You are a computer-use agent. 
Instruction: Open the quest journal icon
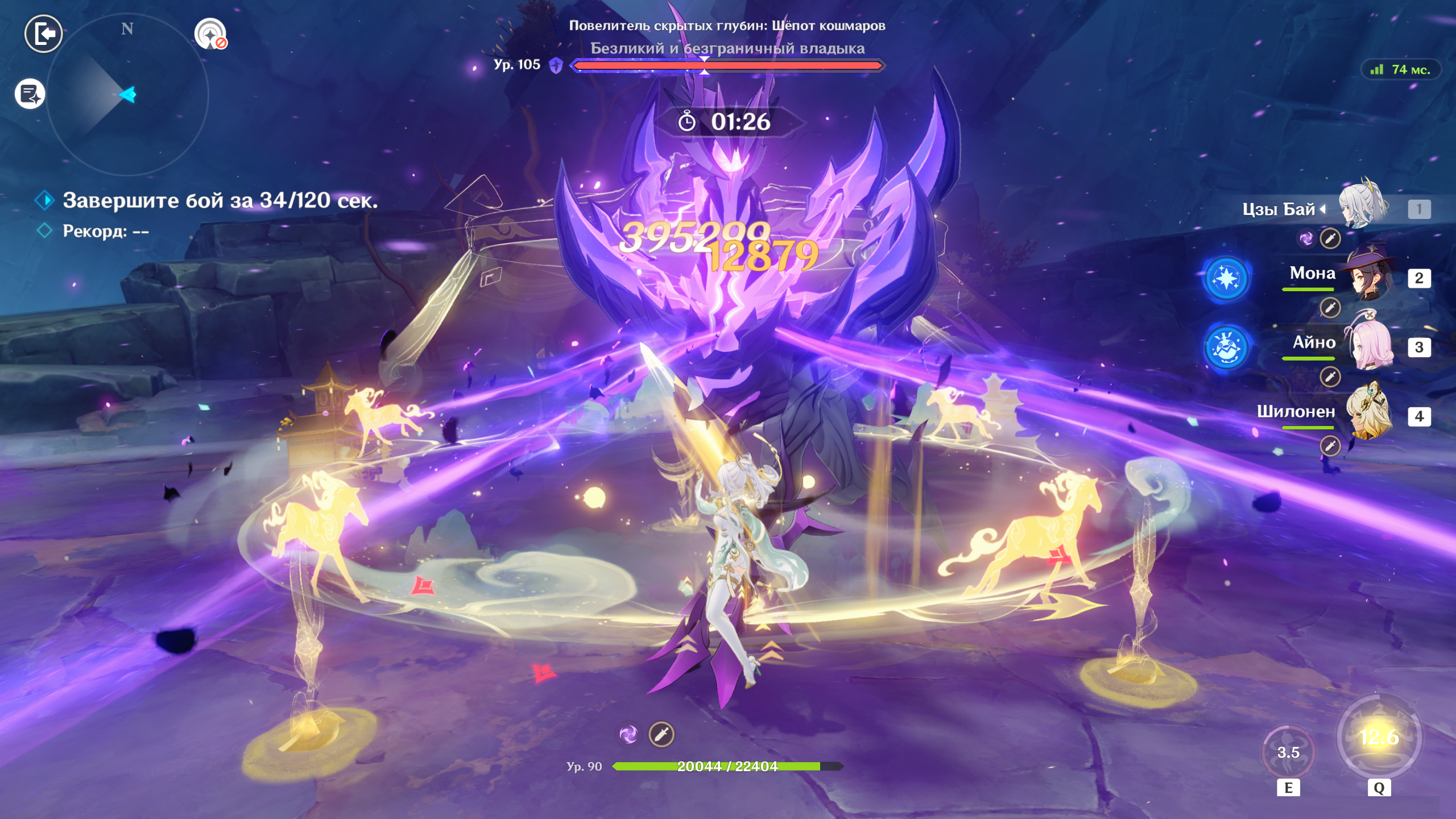pos(30,94)
